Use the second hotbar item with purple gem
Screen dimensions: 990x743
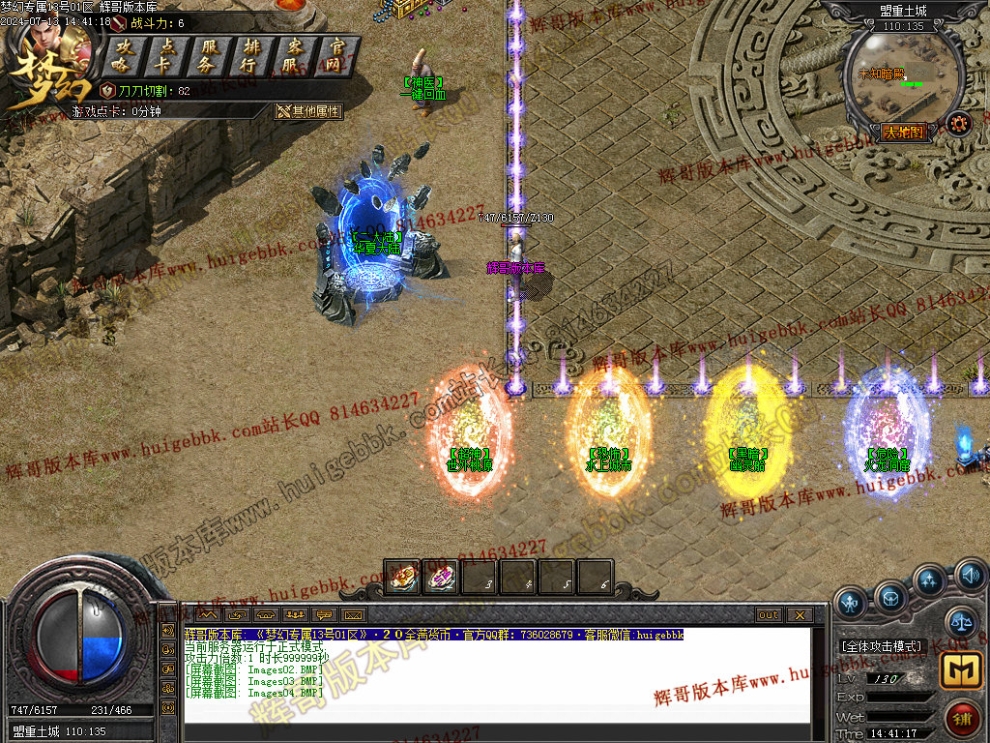(440, 577)
